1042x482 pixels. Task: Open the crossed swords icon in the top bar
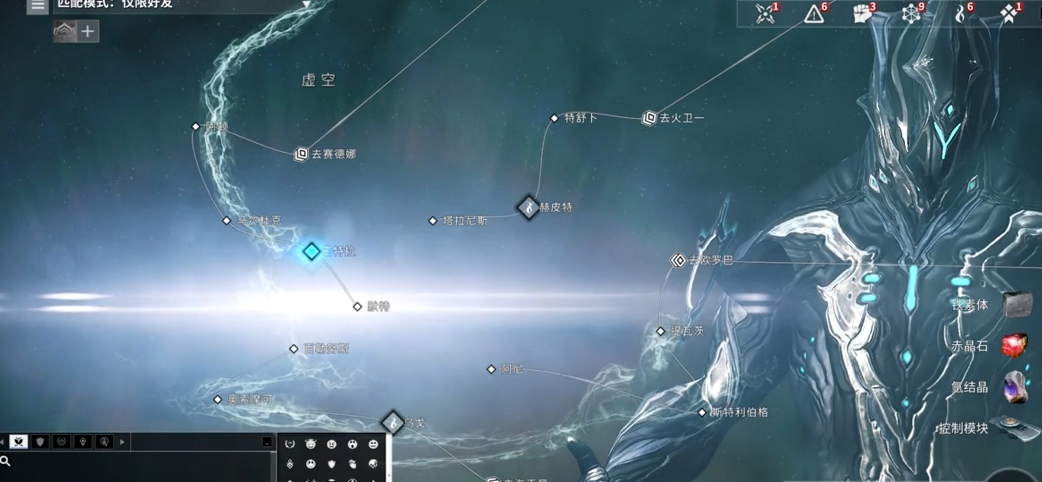(766, 14)
